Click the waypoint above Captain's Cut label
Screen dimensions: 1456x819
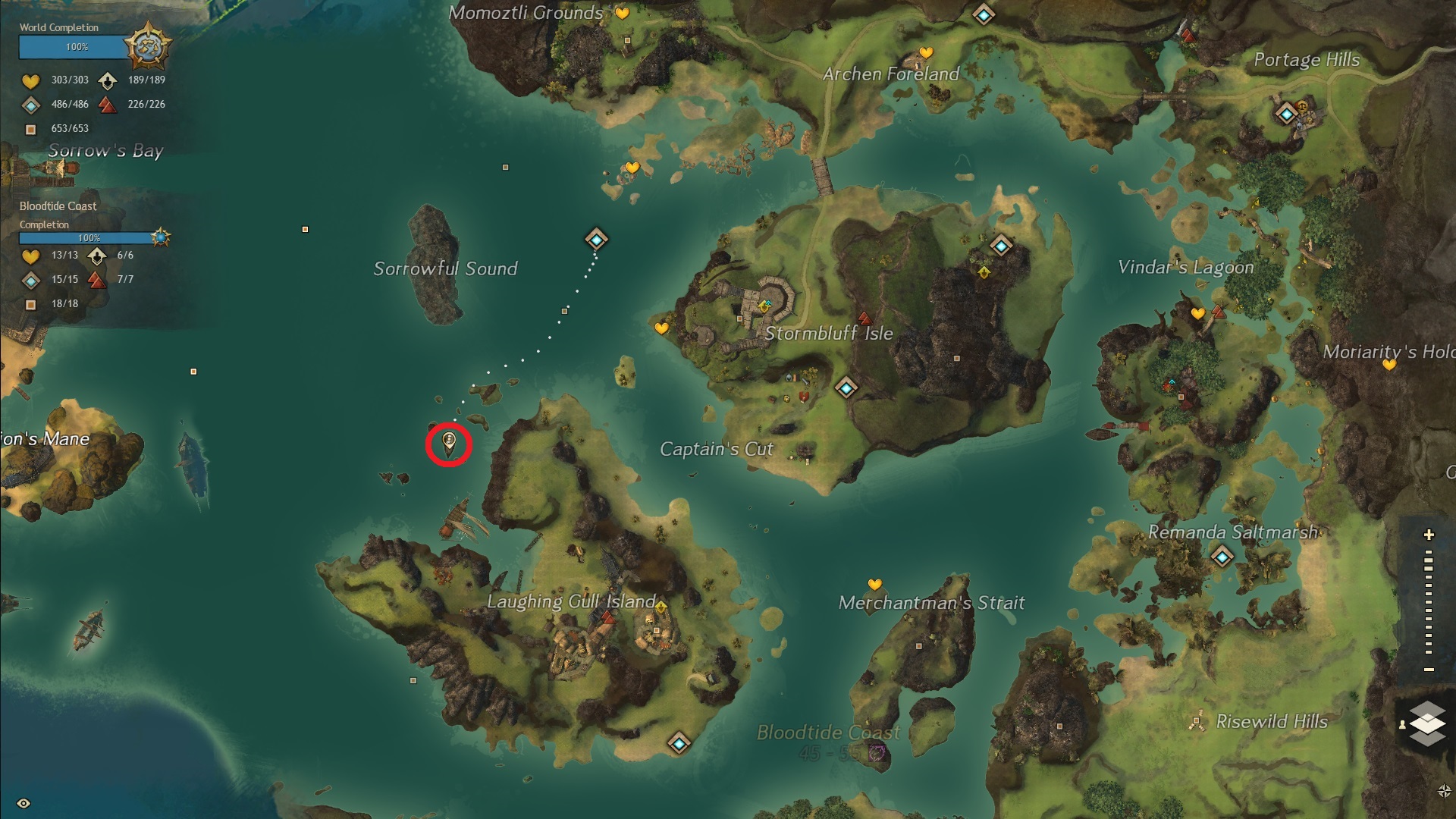click(x=846, y=388)
